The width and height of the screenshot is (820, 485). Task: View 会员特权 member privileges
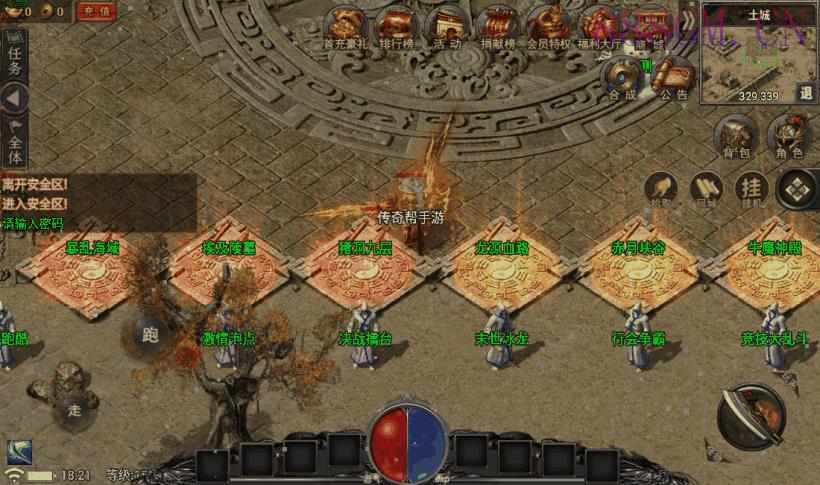[550, 26]
